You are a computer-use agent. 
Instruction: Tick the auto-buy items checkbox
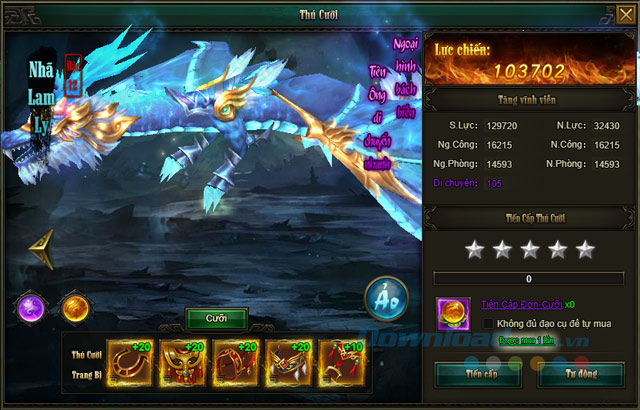488,323
